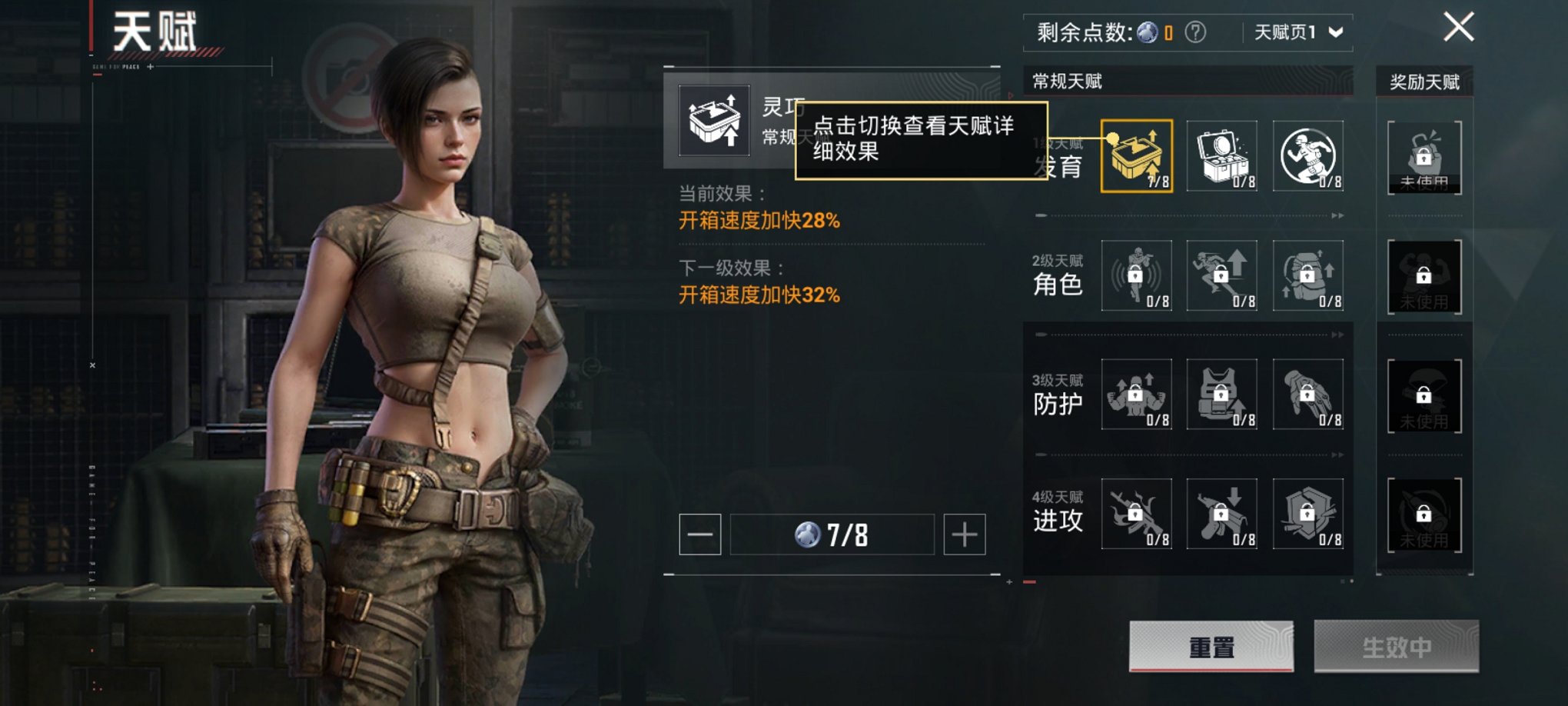Close the talent screen

1458,28
